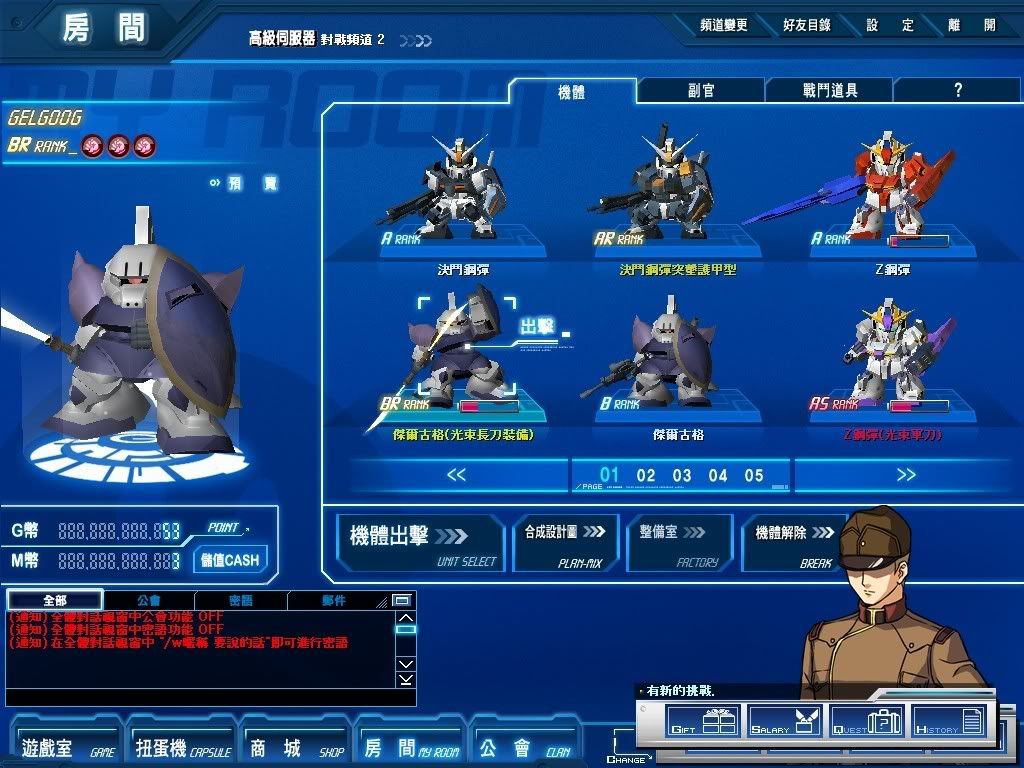Open the Quest icon

click(867, 721)
